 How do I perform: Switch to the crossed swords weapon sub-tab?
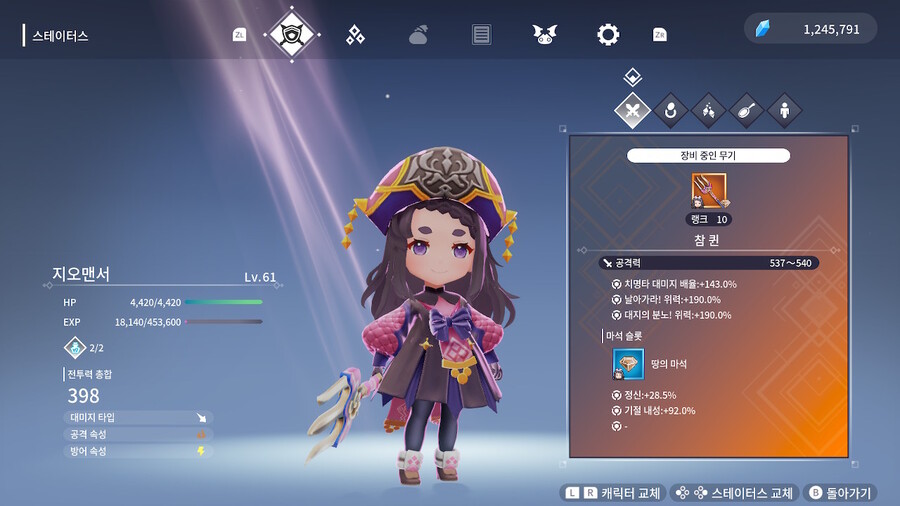click(x=632, y=110)
